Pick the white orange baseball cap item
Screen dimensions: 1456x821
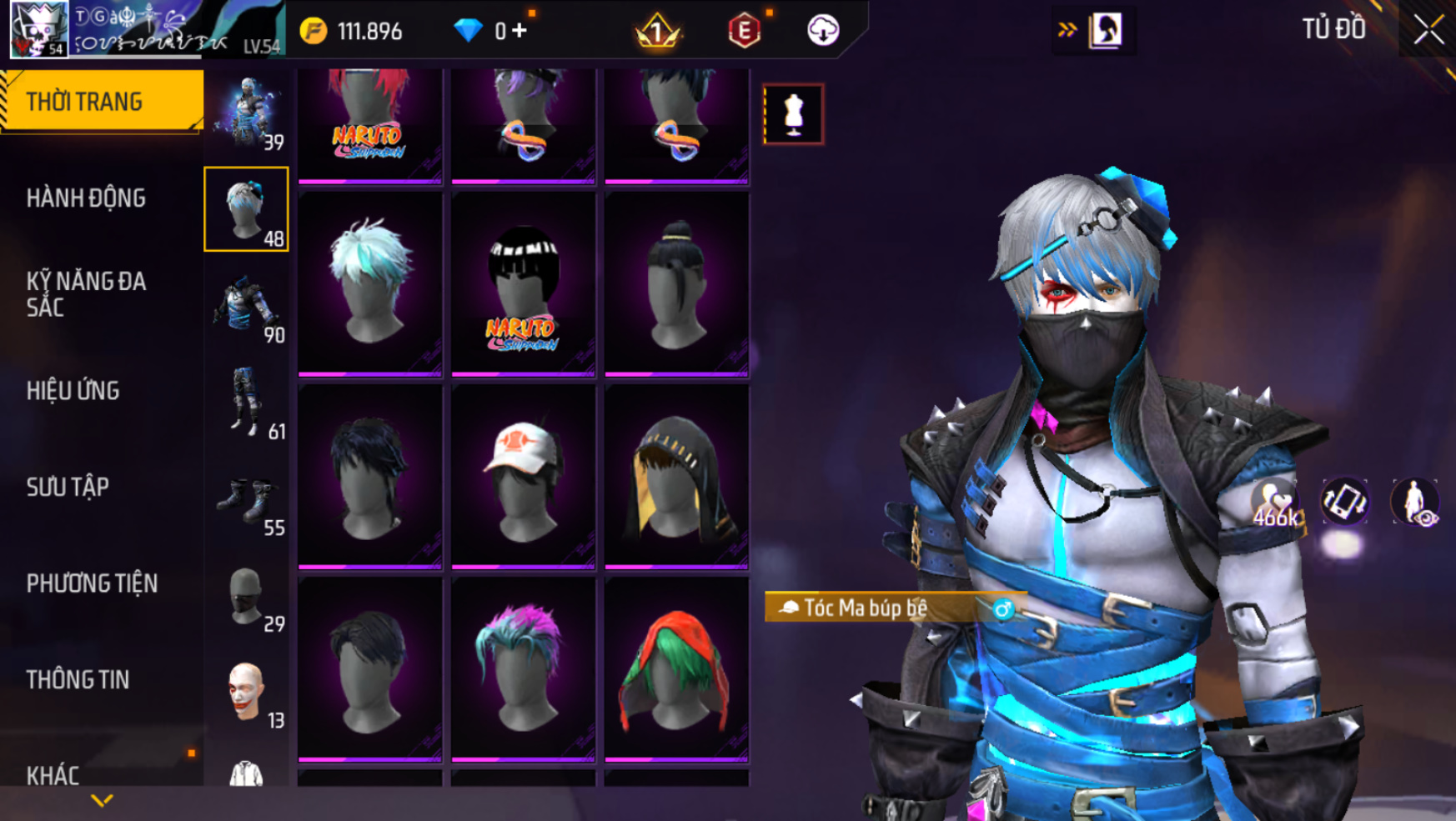coord(523,477)
